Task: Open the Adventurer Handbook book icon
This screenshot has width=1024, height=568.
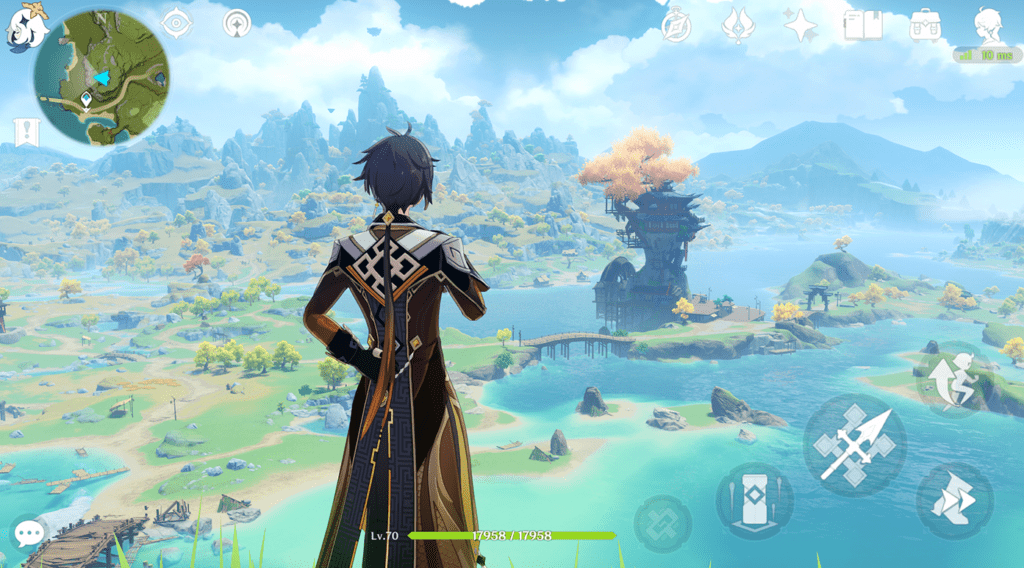Action: point(862,25)
